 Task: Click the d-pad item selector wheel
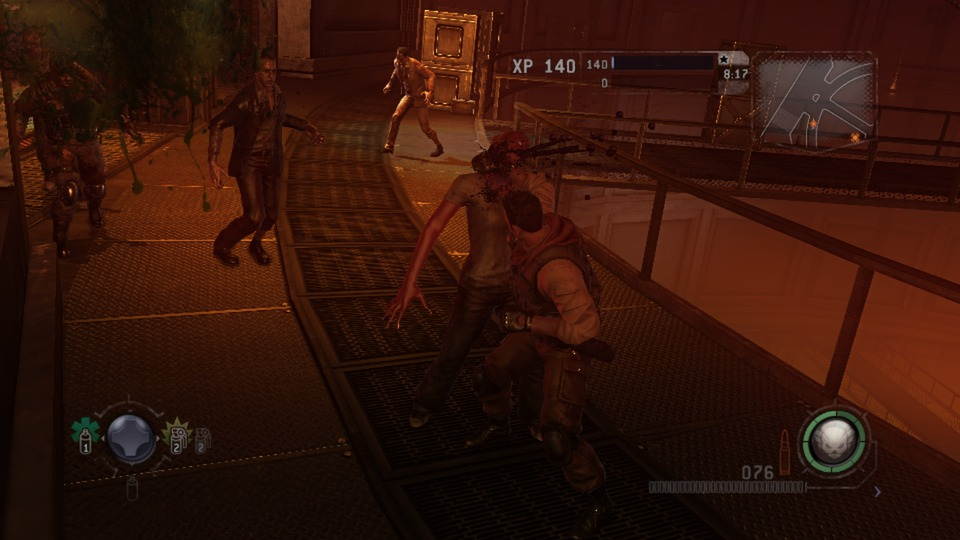coord(132,438)
